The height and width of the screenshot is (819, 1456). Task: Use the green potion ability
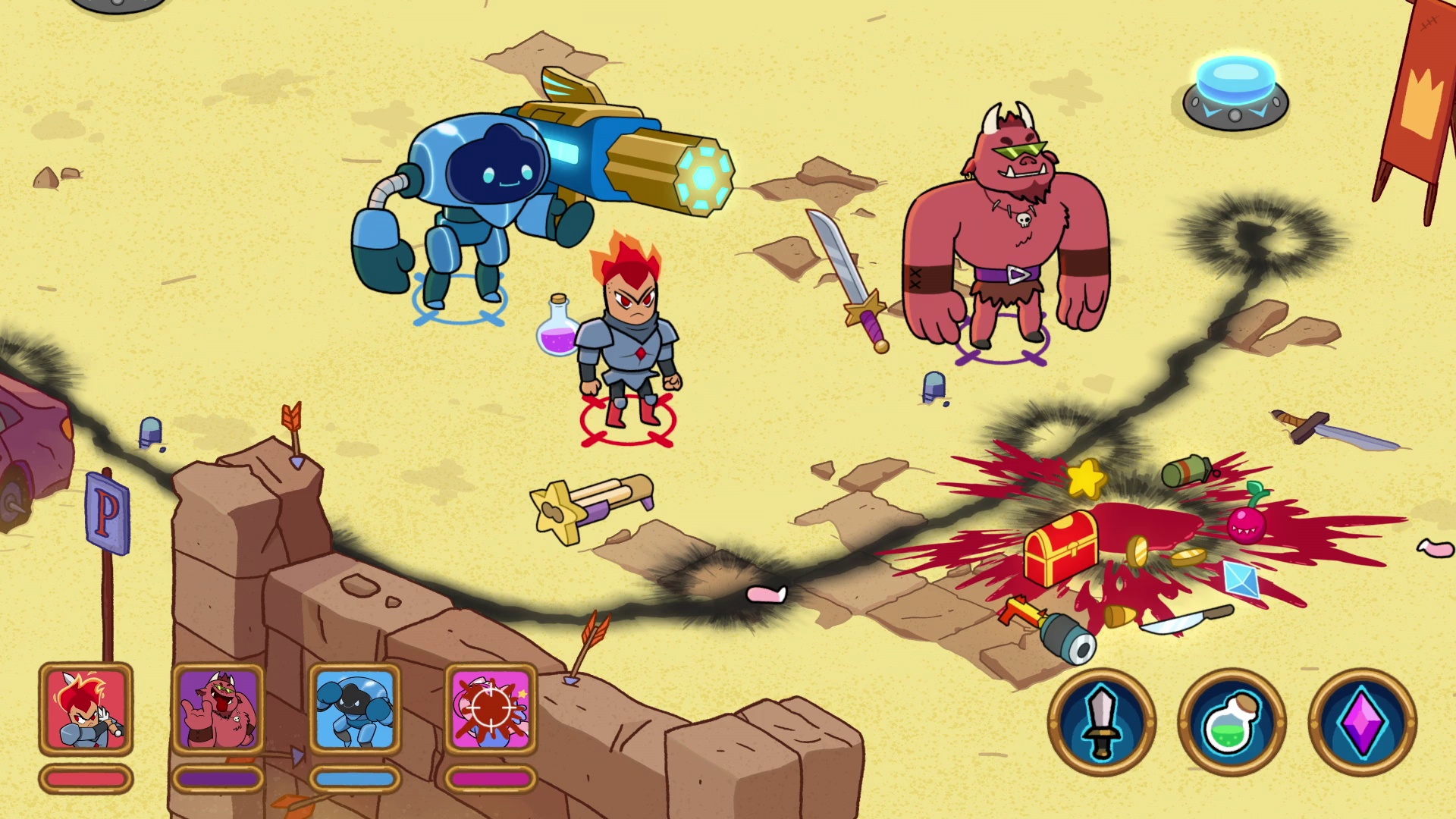[1232, 722]
